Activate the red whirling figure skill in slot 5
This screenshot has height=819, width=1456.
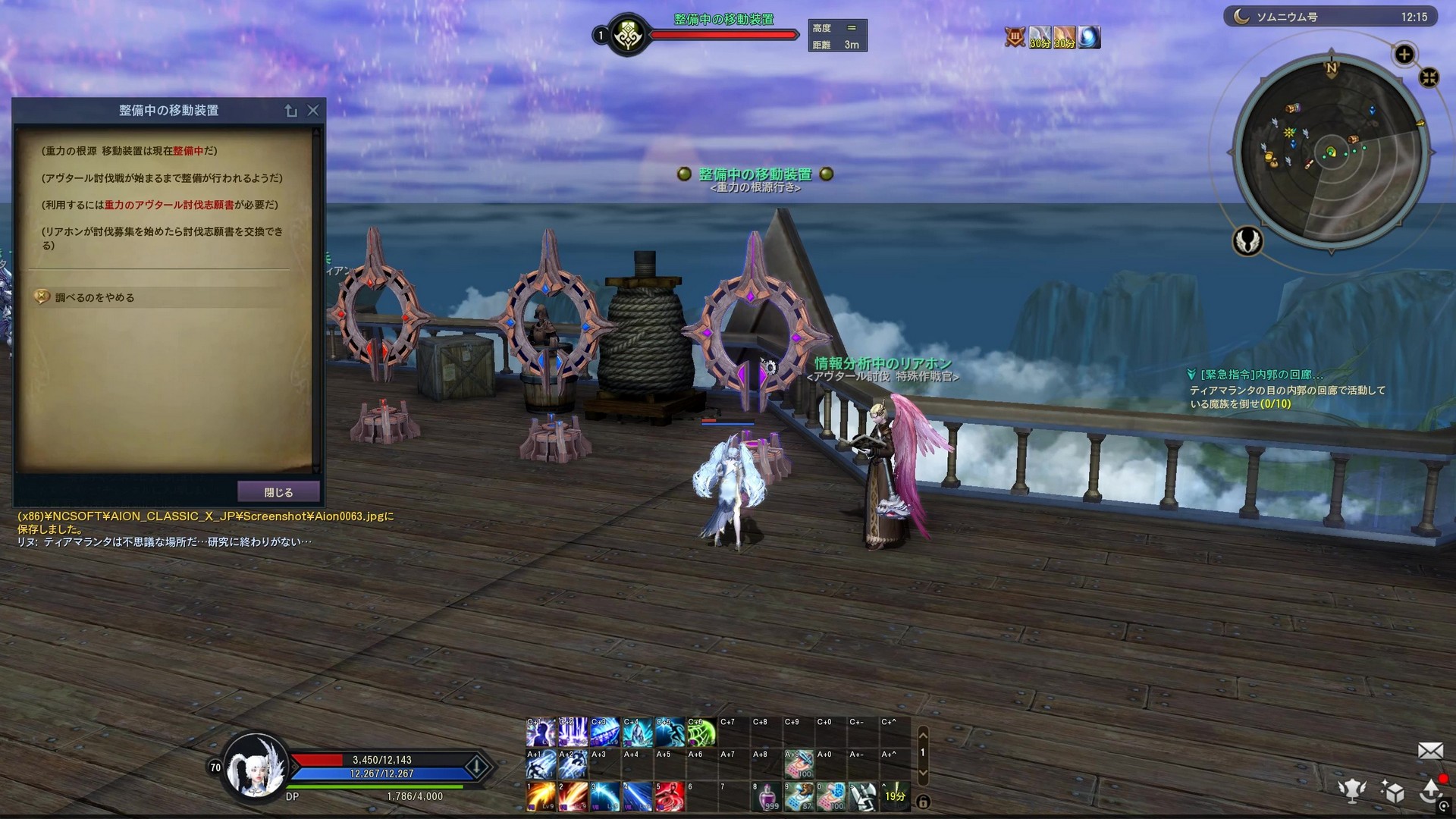click(x=670, y=797)
